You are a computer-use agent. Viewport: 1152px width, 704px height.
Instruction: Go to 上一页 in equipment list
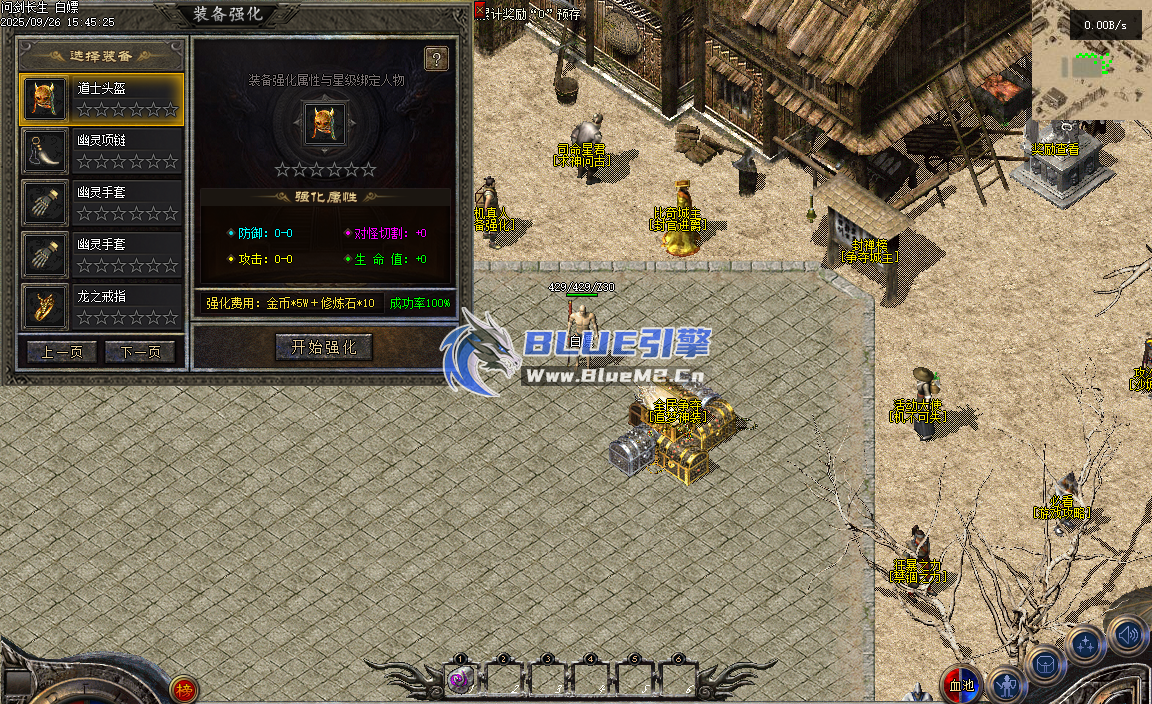click(62, 352)
